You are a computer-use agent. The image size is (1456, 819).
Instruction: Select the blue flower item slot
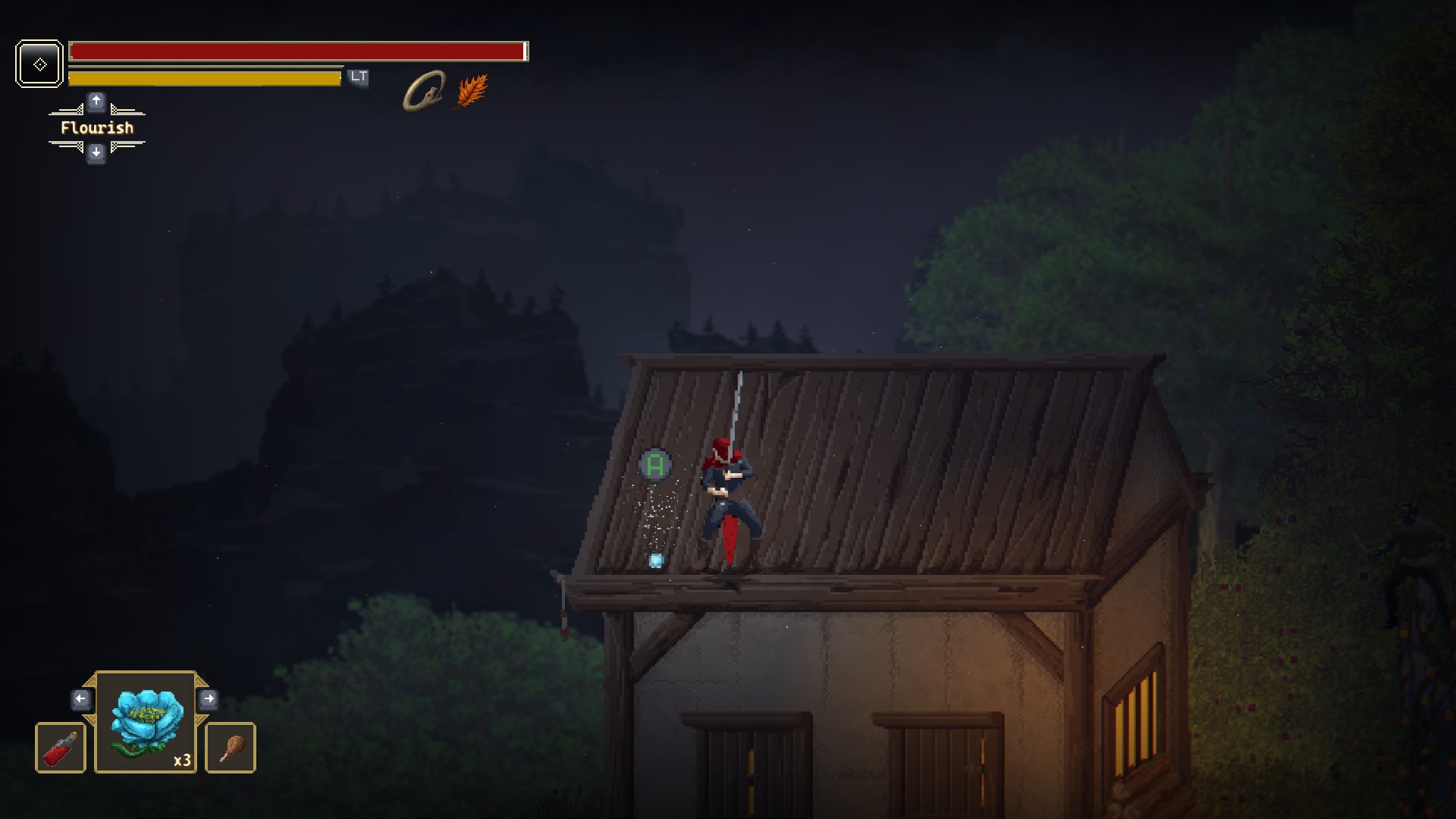tap(146, 722)
